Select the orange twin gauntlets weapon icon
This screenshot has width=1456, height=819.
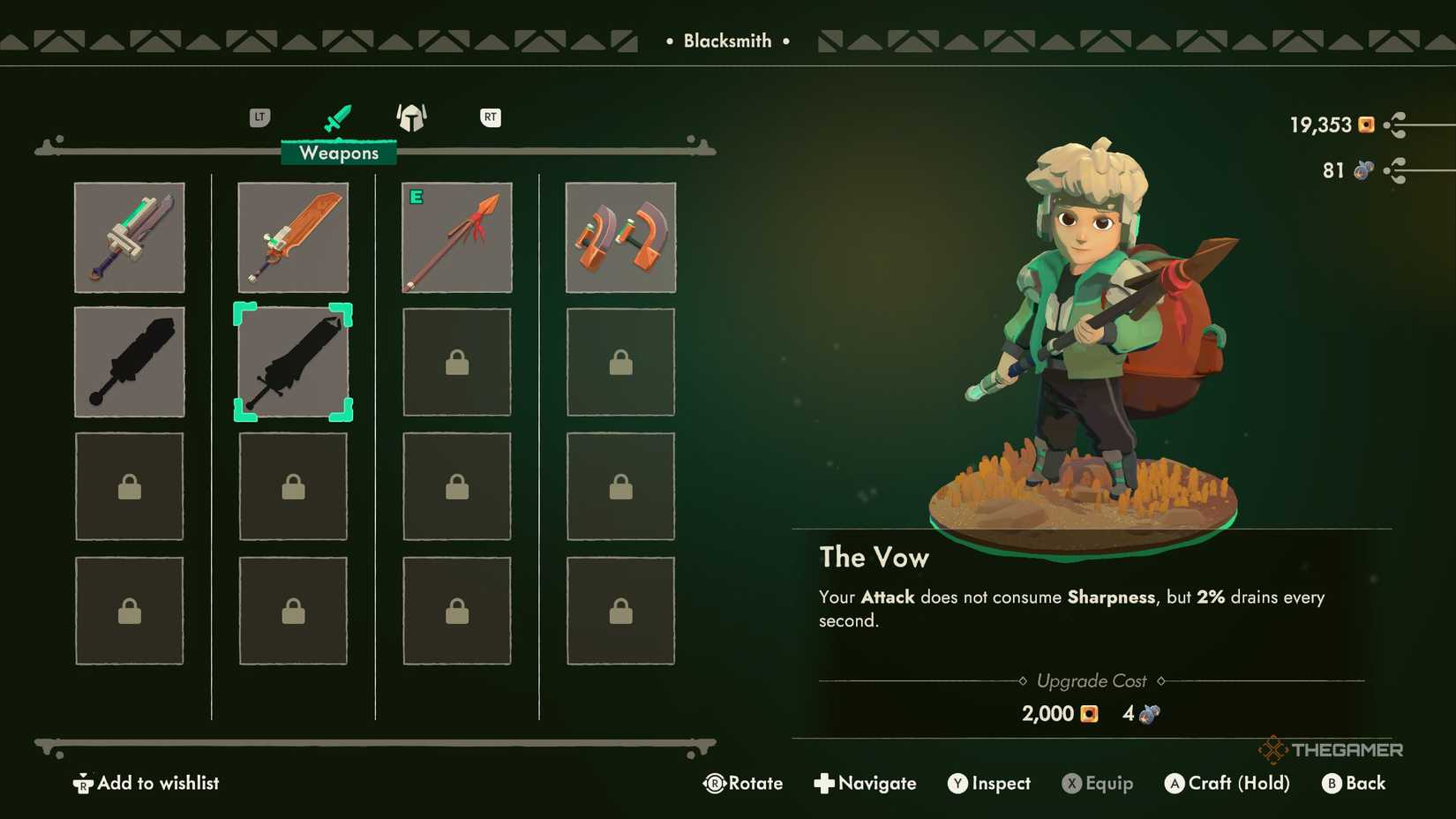point(619,237)
